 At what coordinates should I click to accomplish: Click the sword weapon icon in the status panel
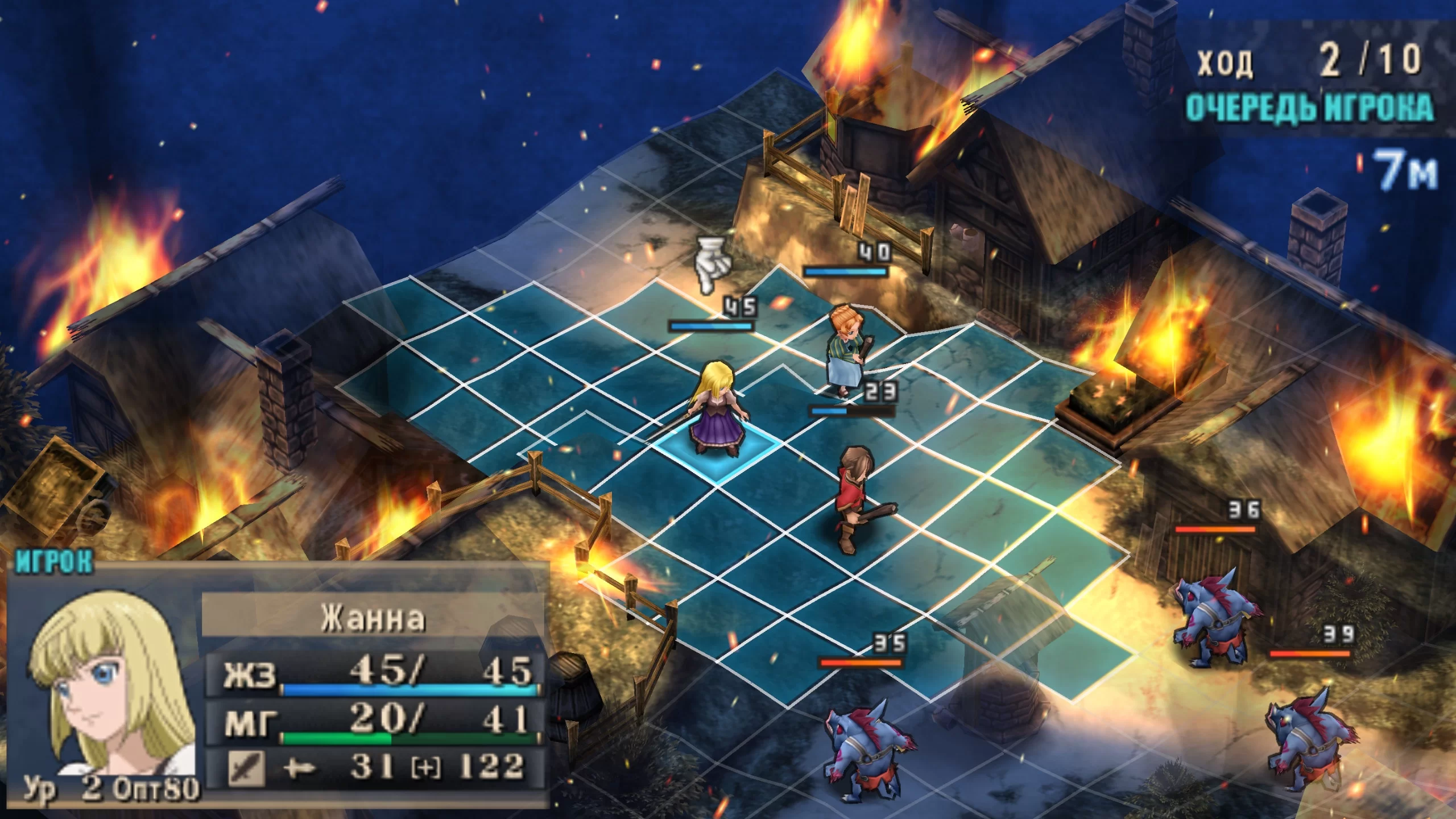click(x=246, y=767)
